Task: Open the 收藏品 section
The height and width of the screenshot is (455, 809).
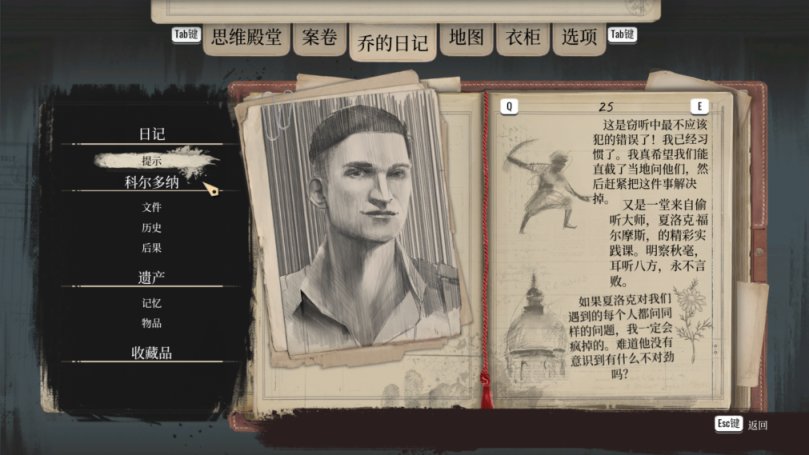Action: pos(152,352)
